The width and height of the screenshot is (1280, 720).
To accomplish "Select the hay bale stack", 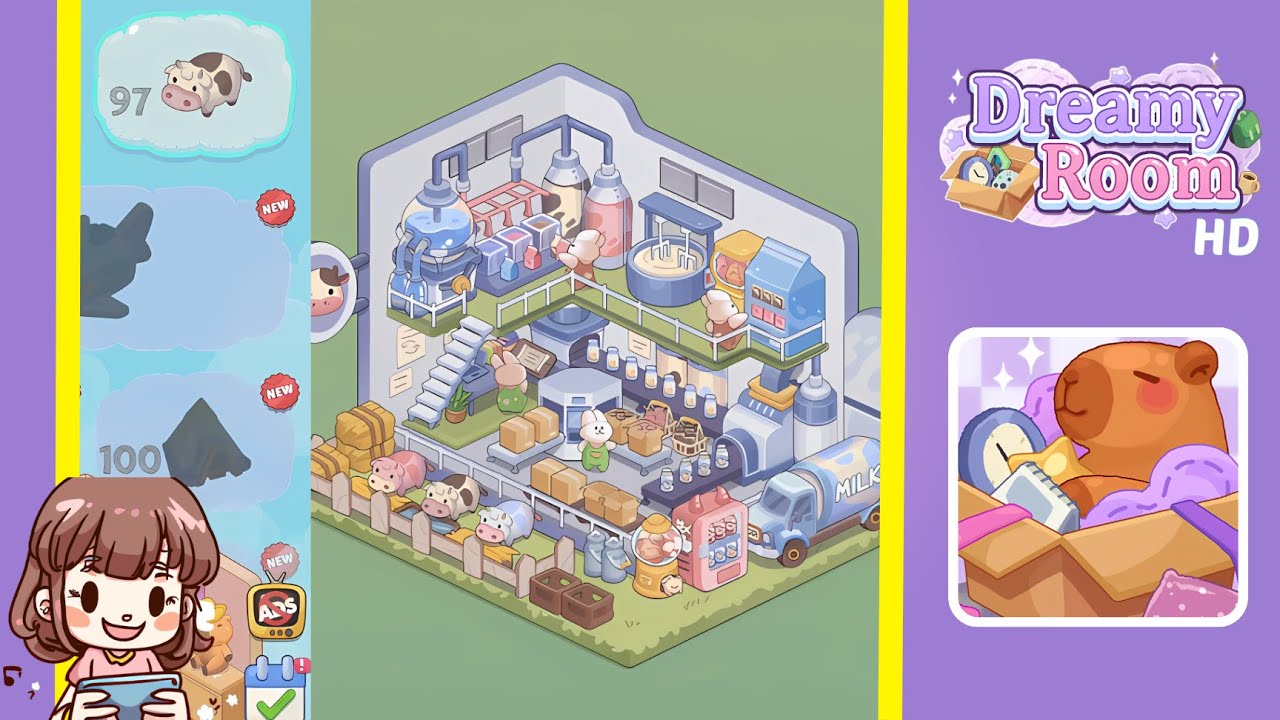I will tap(365, 435).
